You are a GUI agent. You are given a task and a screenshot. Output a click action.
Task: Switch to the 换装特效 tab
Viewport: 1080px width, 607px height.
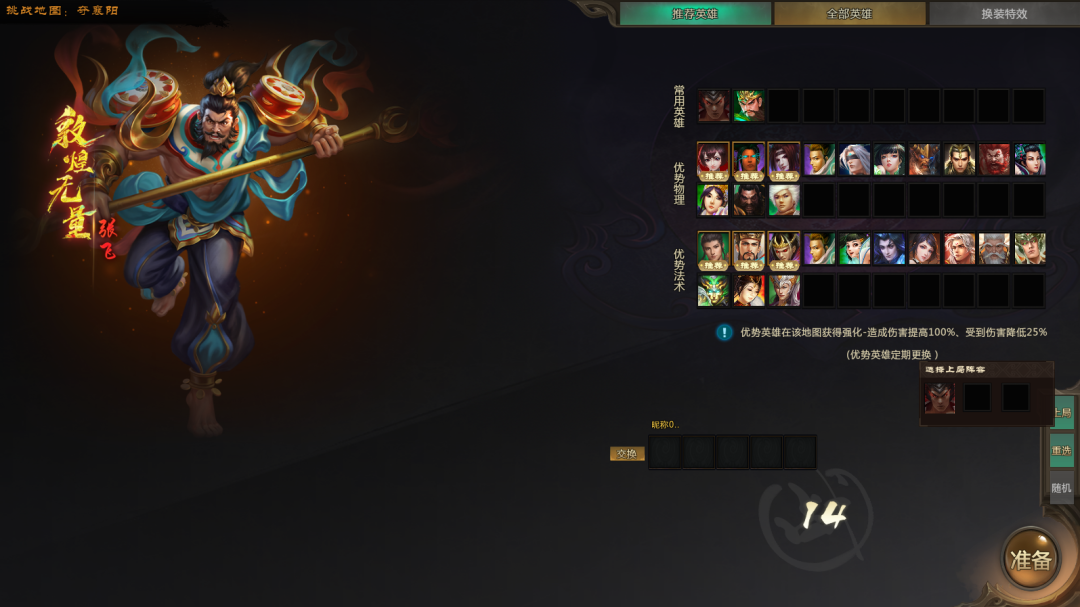pos(1003,14)
